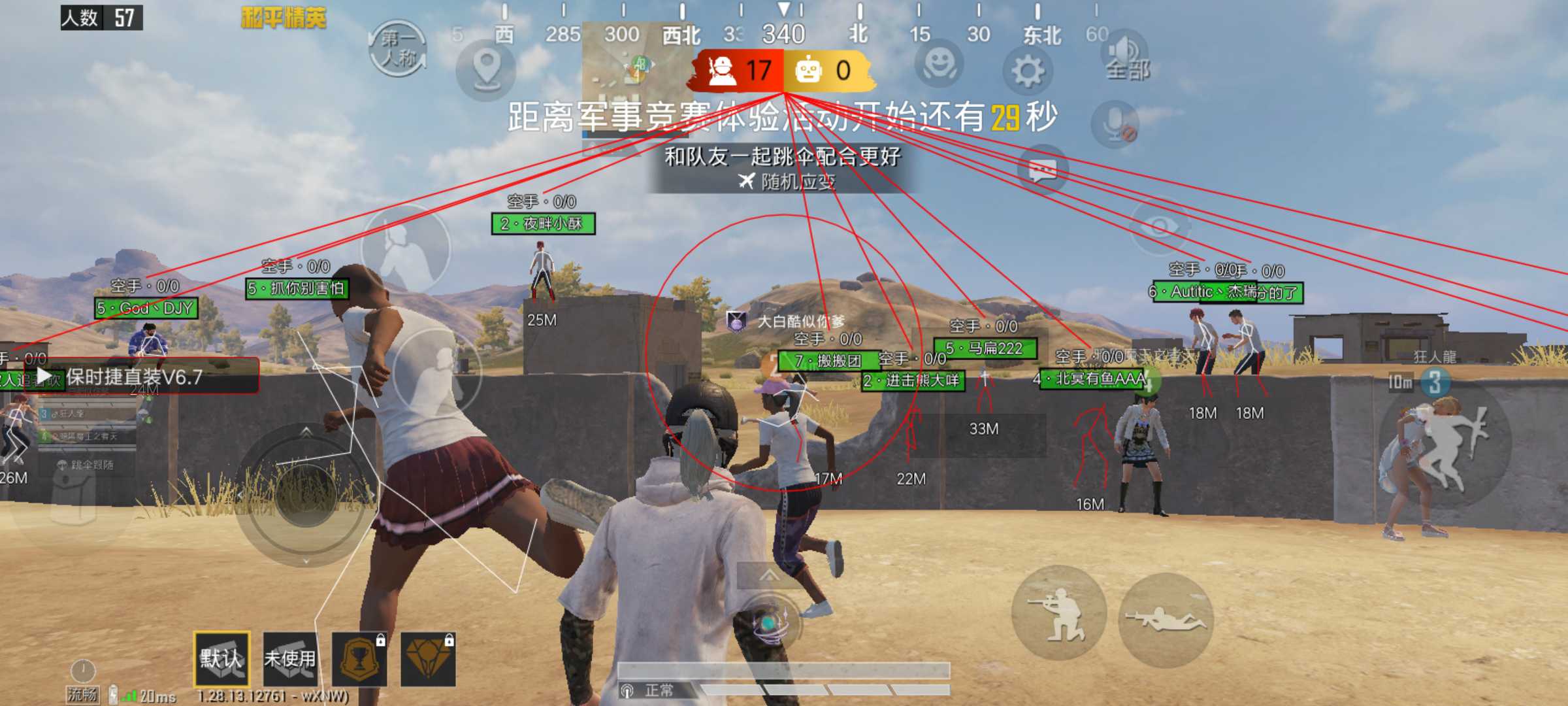1568x706 pixels.
Task: Tap the eye free-look icon
Action: click(x=1160, y=226)
